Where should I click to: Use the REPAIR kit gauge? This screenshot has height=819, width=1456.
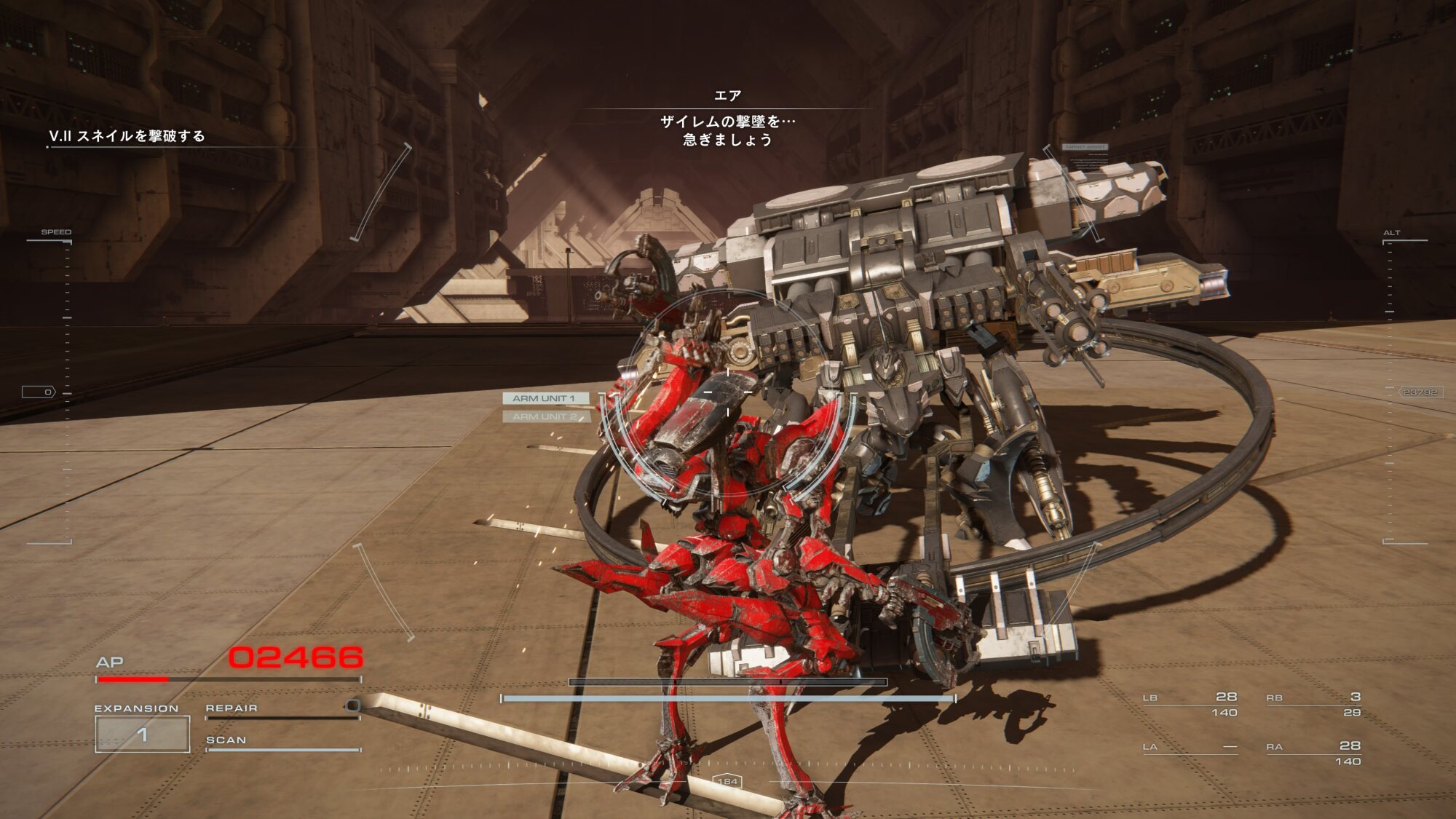point(282,713)
